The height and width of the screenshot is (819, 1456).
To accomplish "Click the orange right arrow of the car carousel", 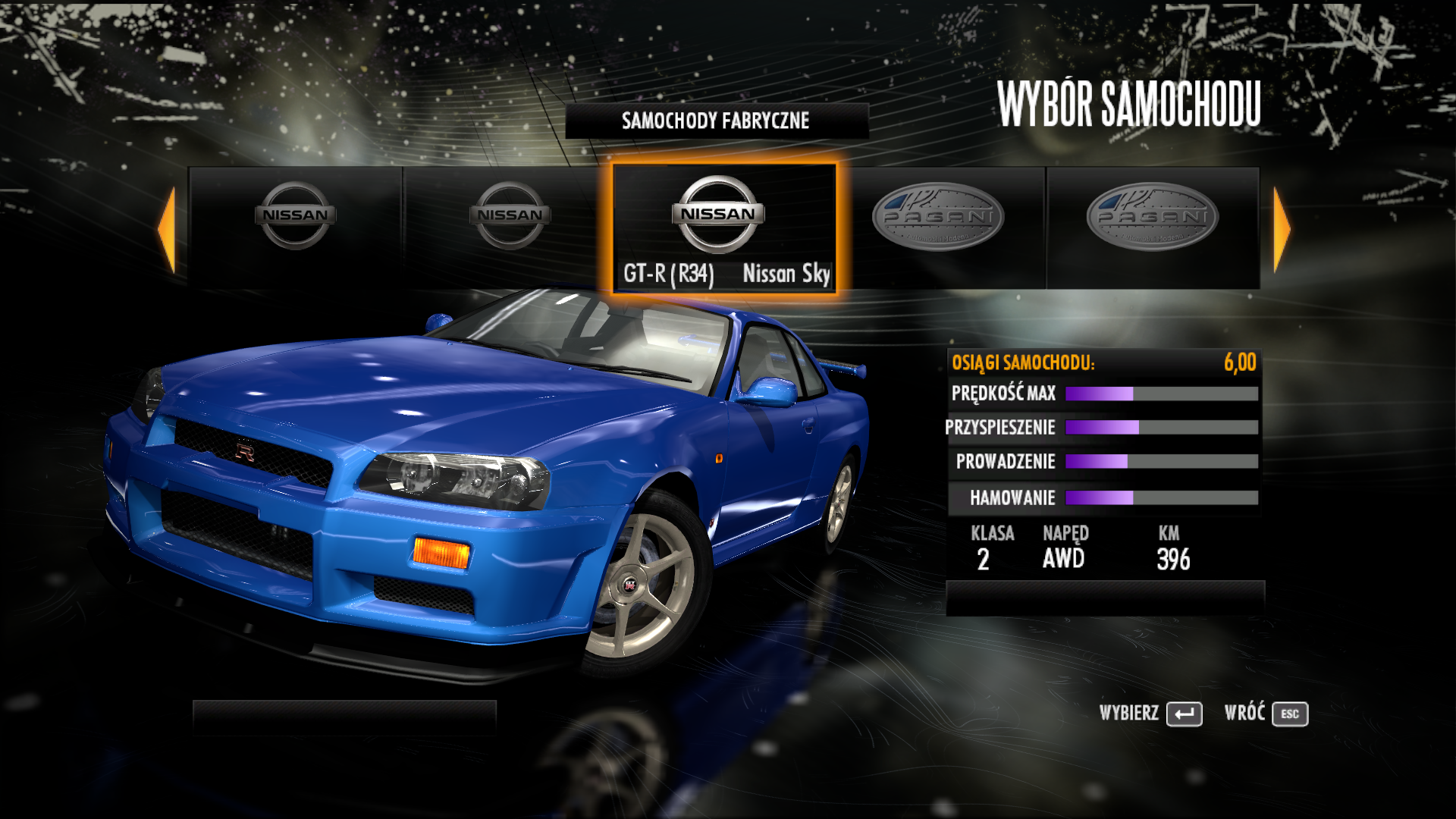I will [x=1281, y=230].
